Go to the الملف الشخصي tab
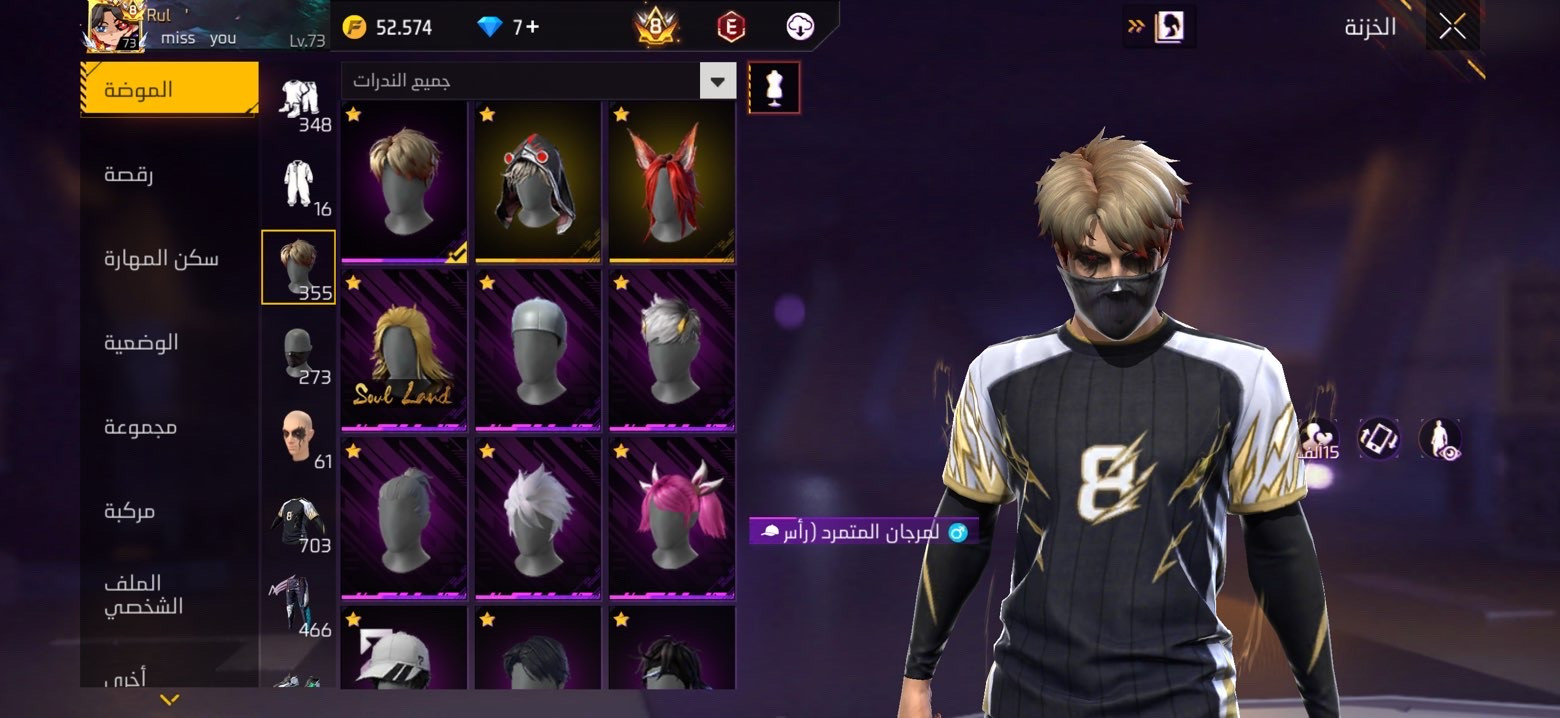 pyautogui.click(x=143, y=595)
